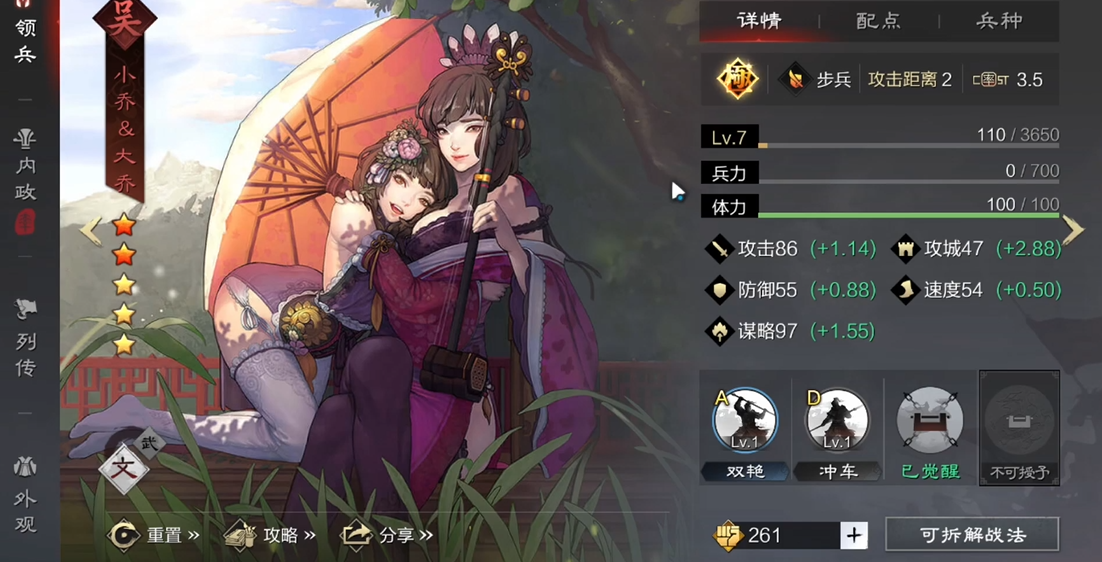The height and width of the screenshot is (562, 1102).
Task: Switch to the 详情 tab
Action: (758, 21)
